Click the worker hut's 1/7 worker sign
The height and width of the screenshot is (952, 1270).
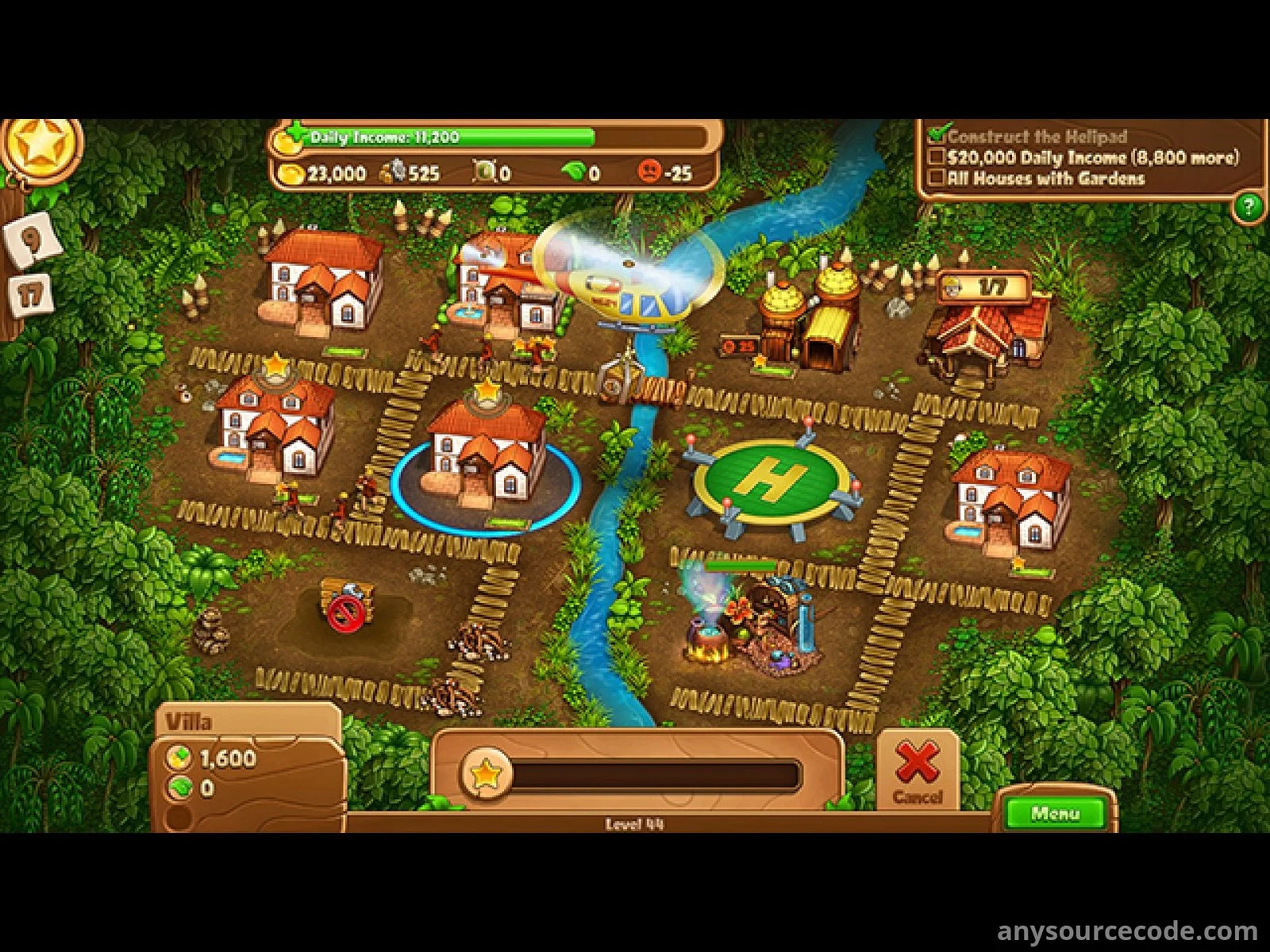pyautogui.click(x=983, y=287)
